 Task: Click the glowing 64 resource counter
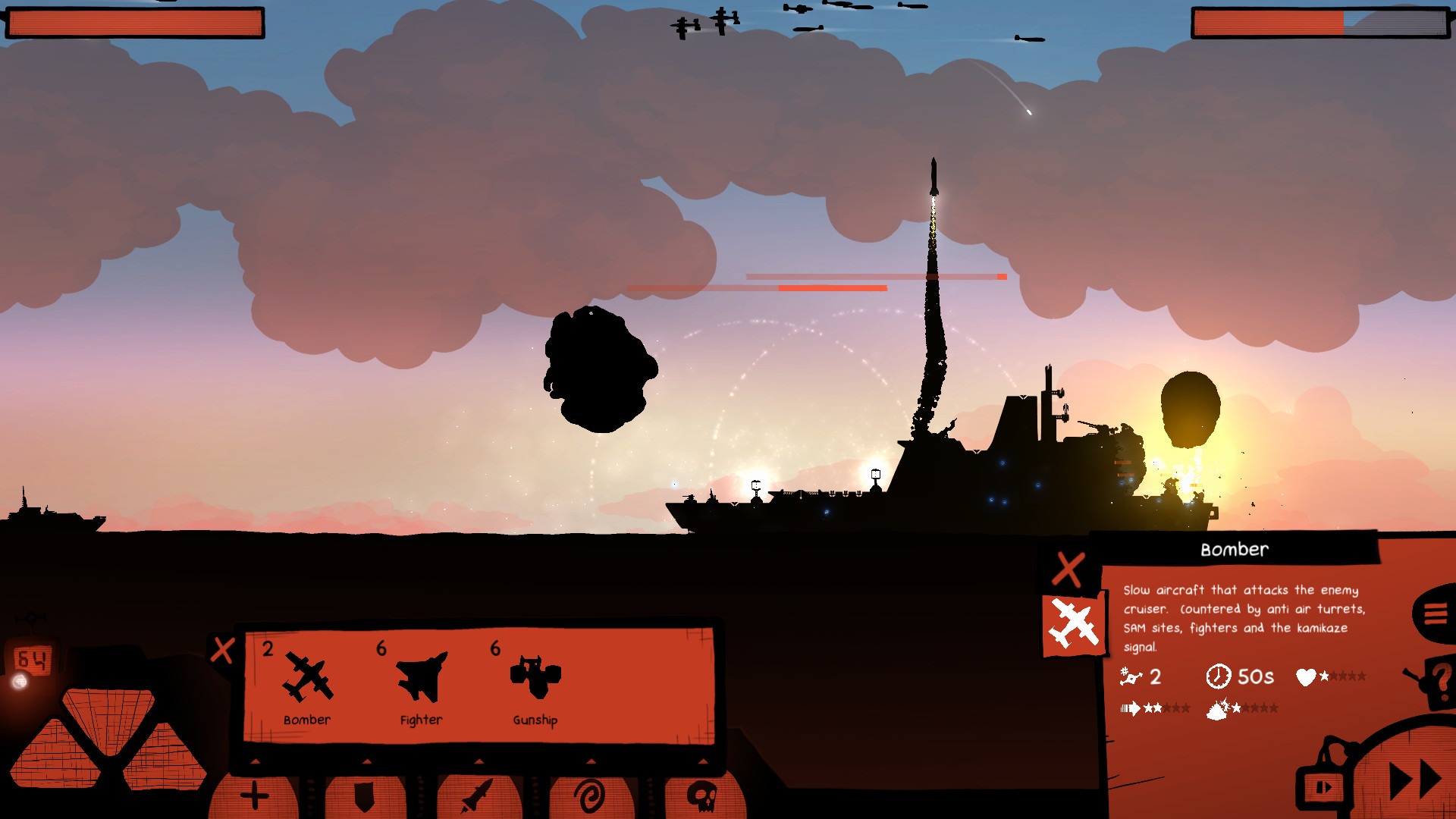click(x=31, y=661)
